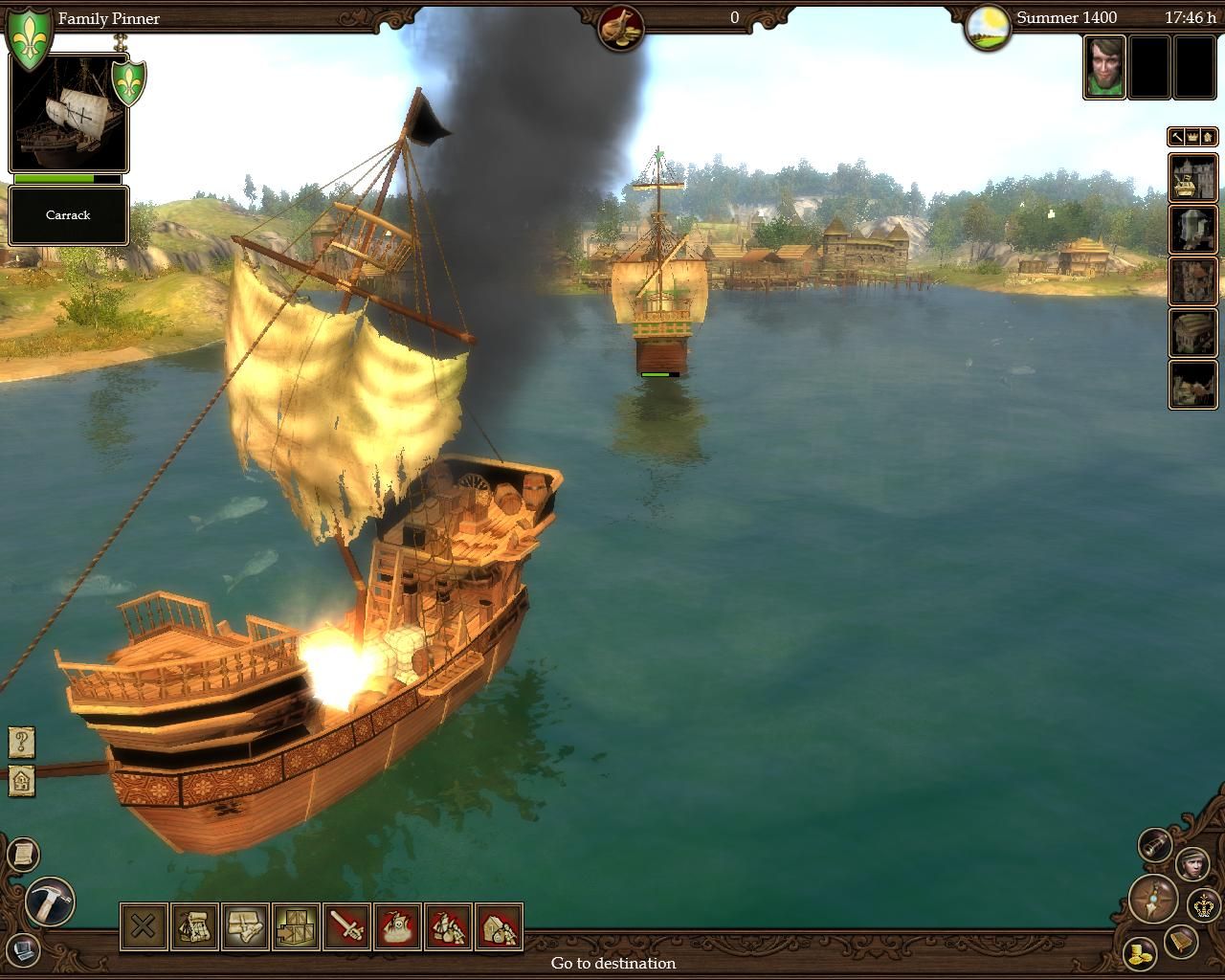Select the pirate skull ship action
Viewport: 1225px width, 980px height.
397,926
